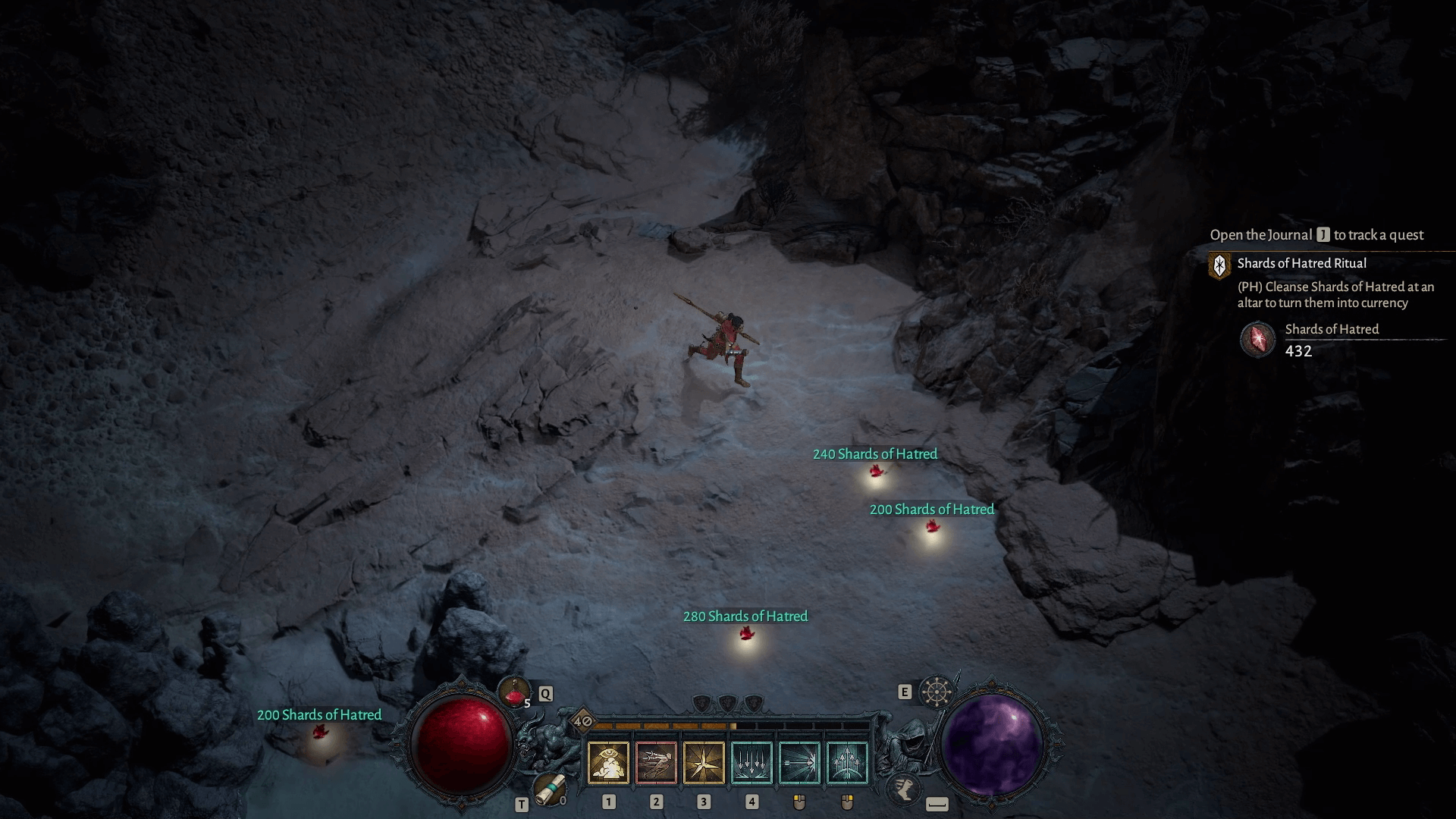
Task: Trigger the falling arrows skill
Action: pos(752,762)
